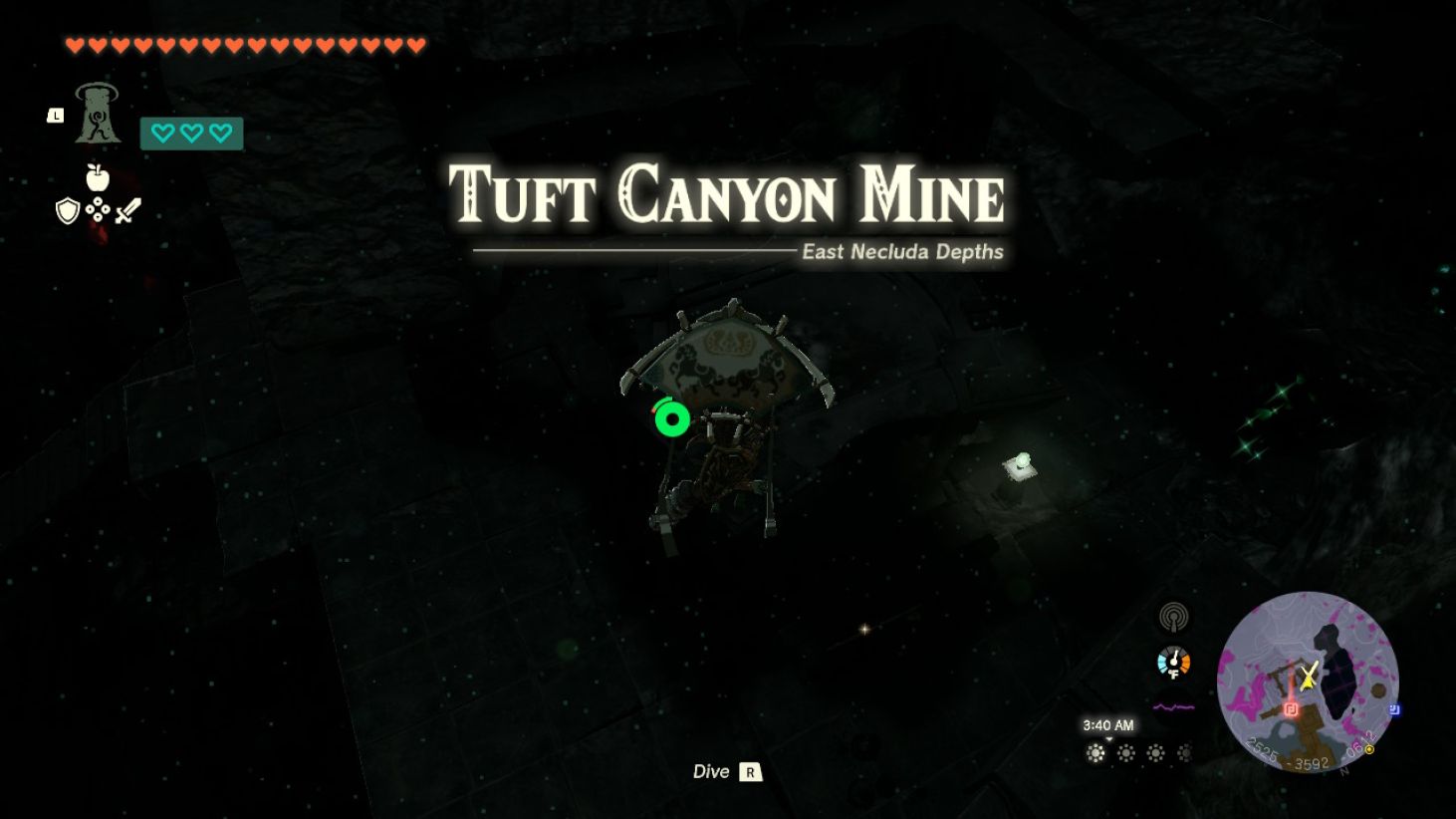The height and width of the screenshot is (819, 1456).
Task: Expand the caret beneath the 3:40 AM clock
Action: [x=1109, y=738]
